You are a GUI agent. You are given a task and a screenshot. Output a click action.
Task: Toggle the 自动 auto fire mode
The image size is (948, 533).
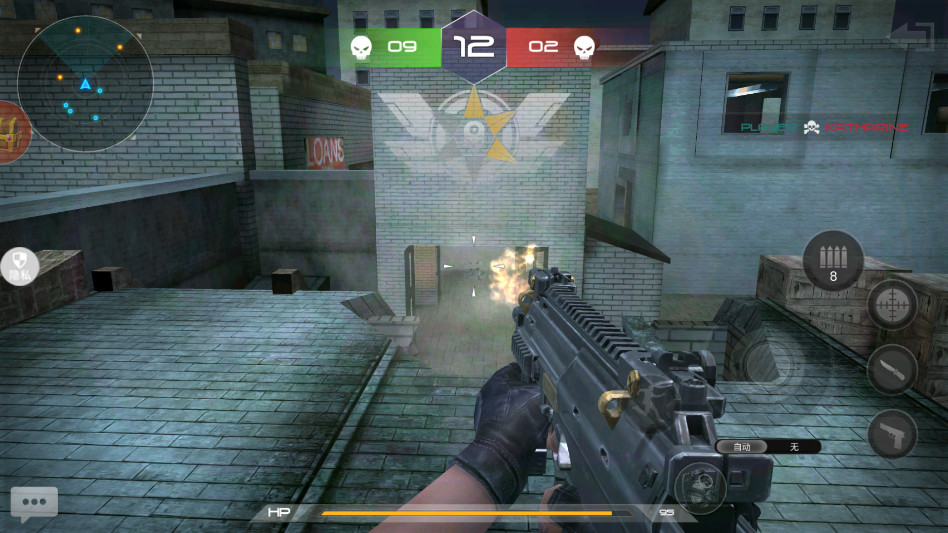(x=742, y=447)
